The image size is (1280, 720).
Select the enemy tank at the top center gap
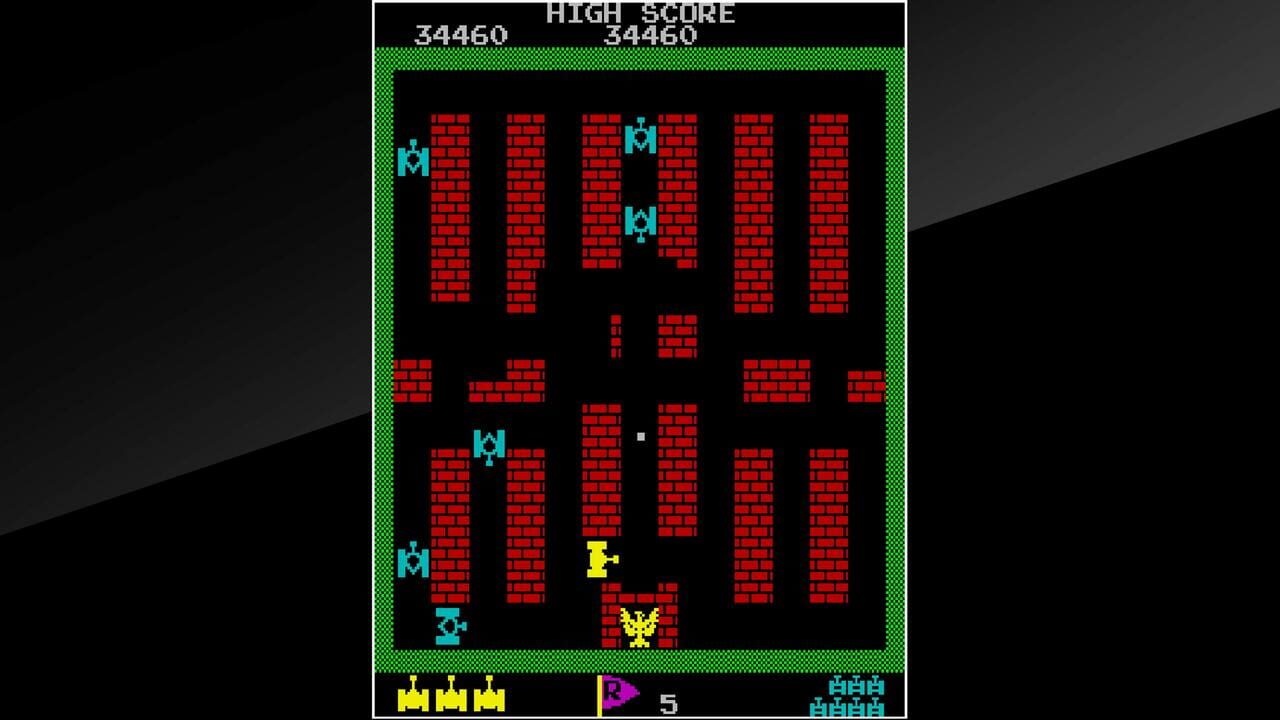point(640,140)
